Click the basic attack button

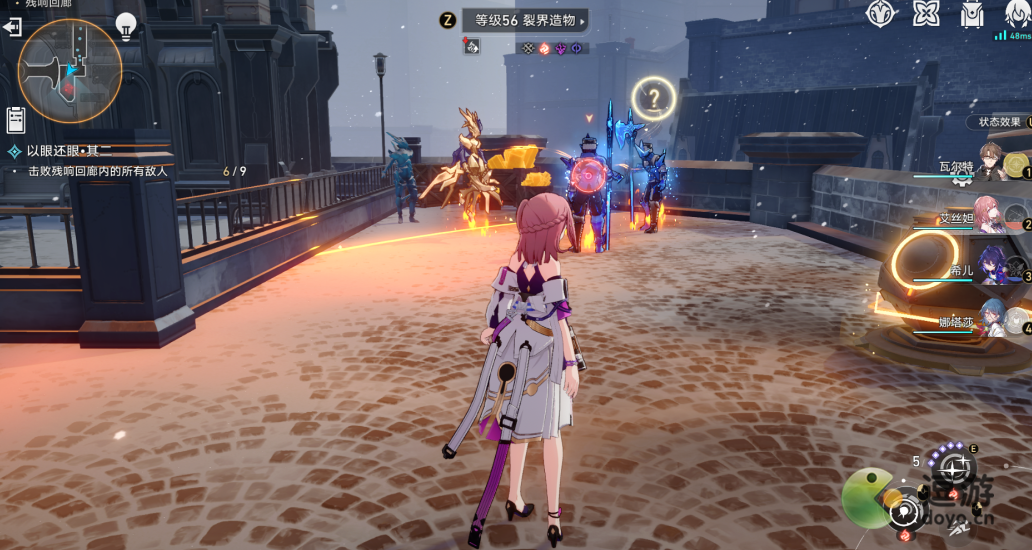point(906,512)
